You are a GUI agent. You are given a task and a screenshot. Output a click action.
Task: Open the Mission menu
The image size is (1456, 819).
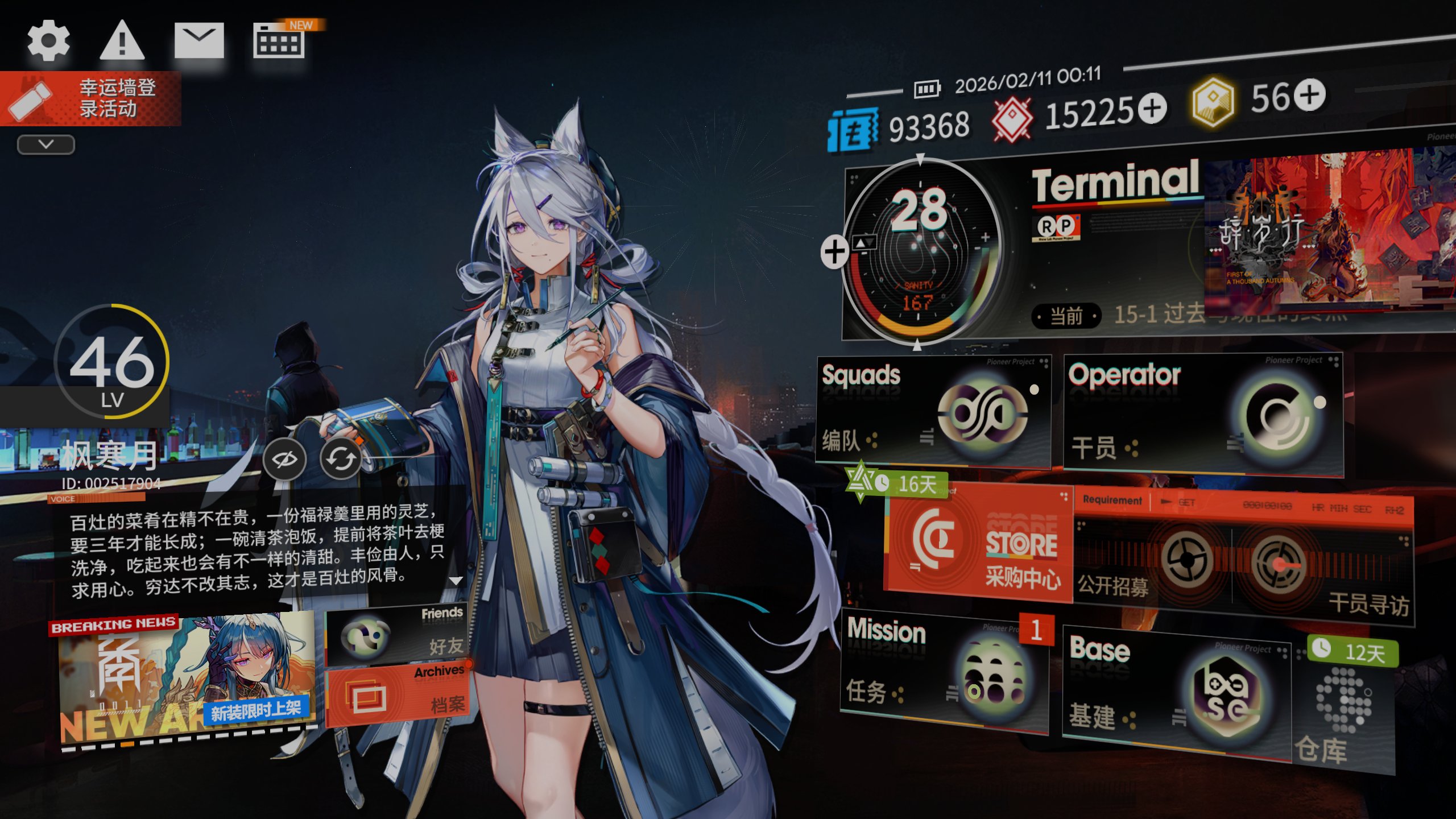pos(944,671)
